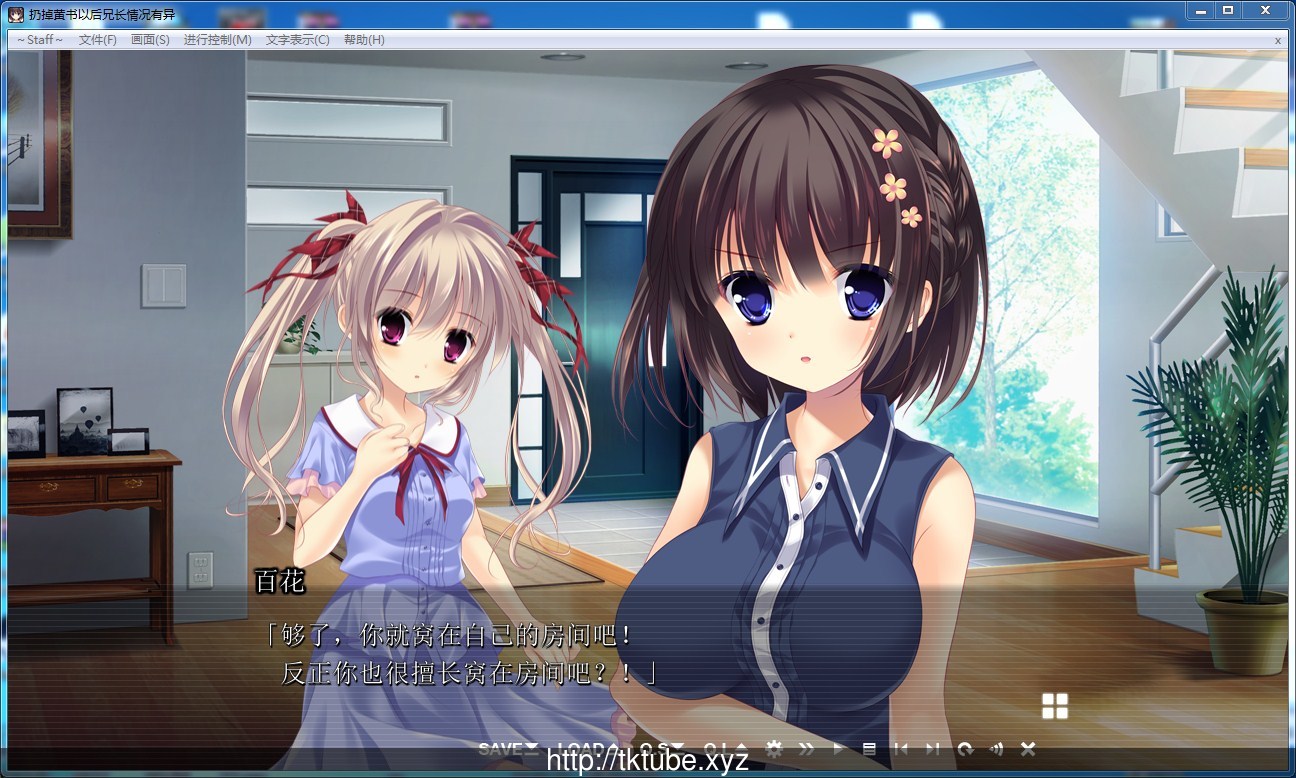
Task: Open settings with the gear icon
Action: [x=773, y=749]
